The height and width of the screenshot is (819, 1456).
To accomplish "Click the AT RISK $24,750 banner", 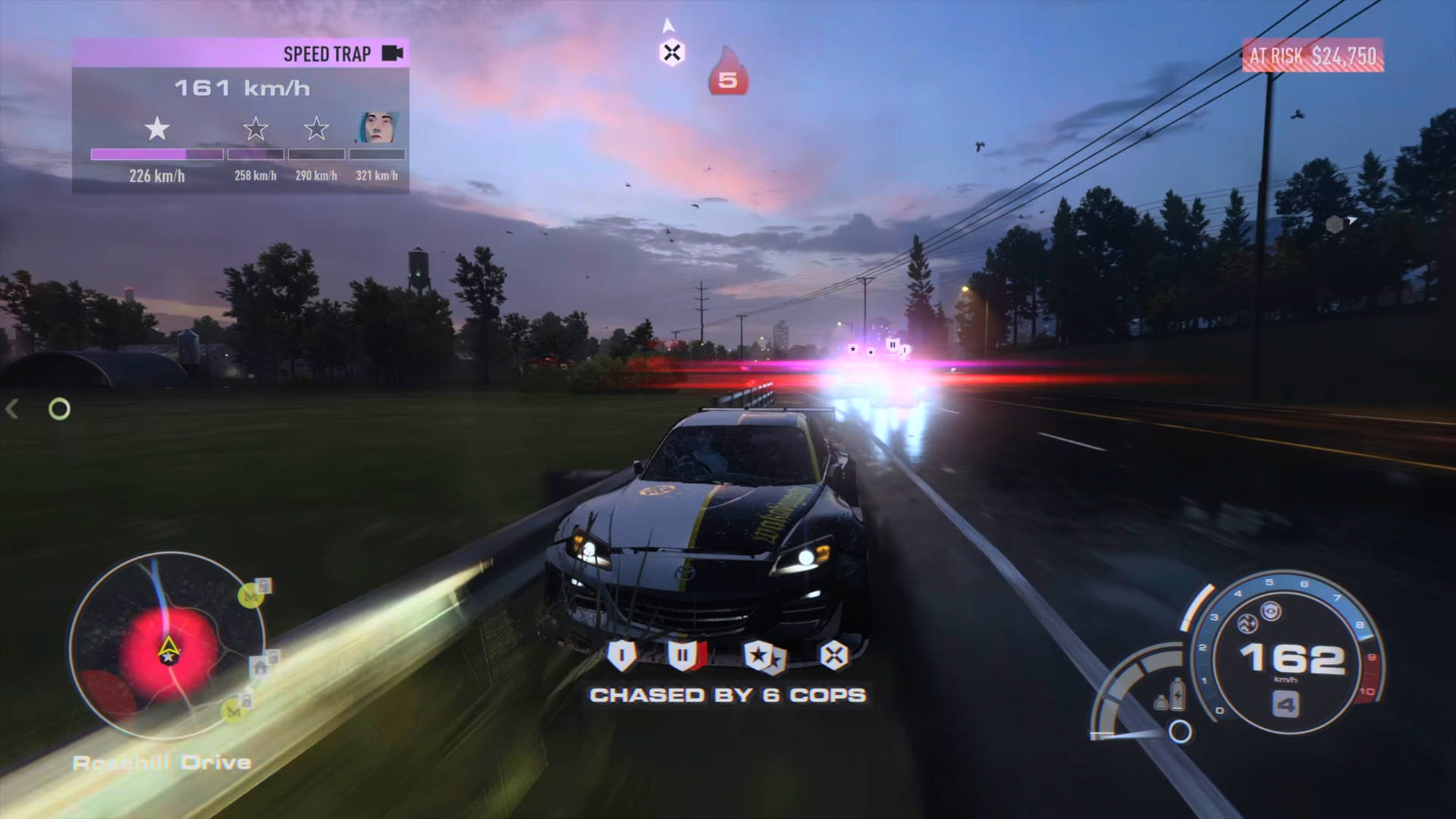I will click(1312, 54).
